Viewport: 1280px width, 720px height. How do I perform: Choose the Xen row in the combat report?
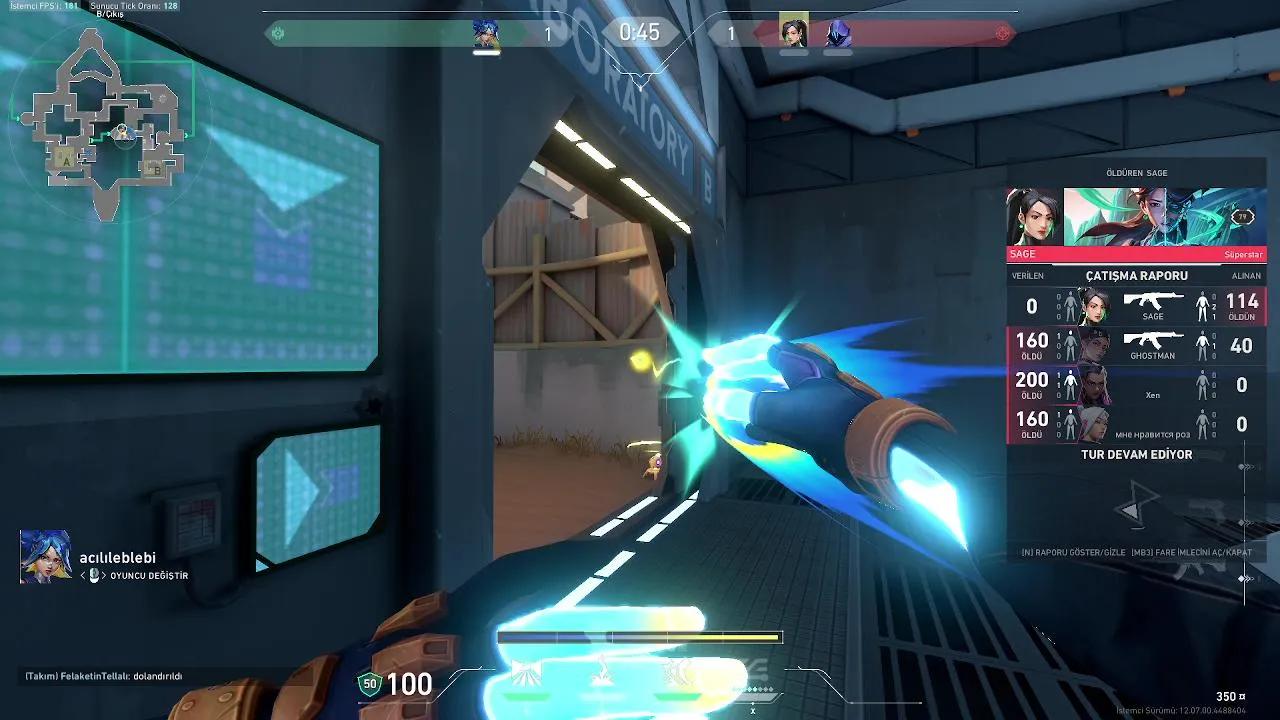point(1136,385)
